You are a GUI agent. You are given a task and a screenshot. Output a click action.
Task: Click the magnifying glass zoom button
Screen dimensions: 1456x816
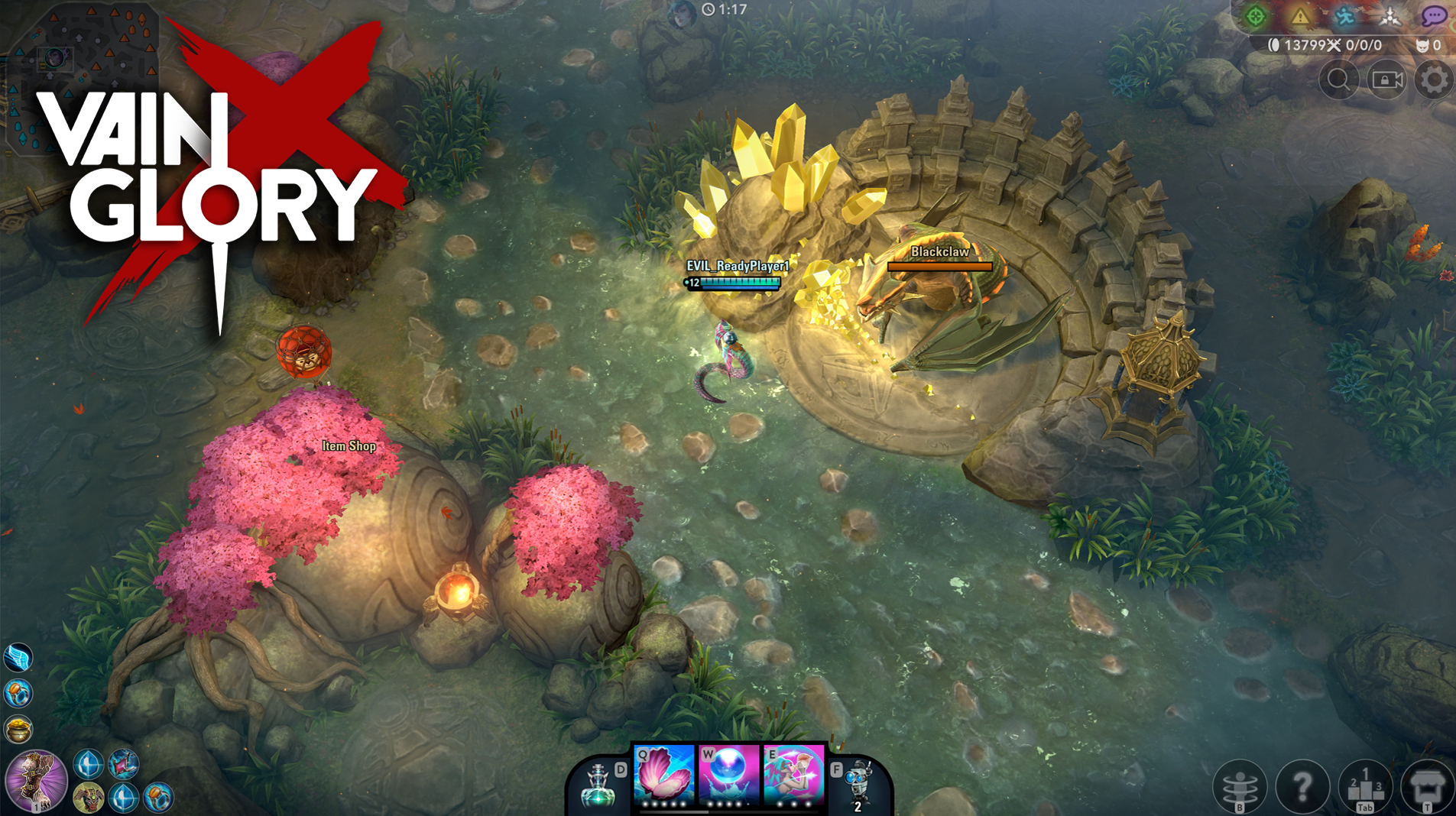click(x=1339, y=79)
